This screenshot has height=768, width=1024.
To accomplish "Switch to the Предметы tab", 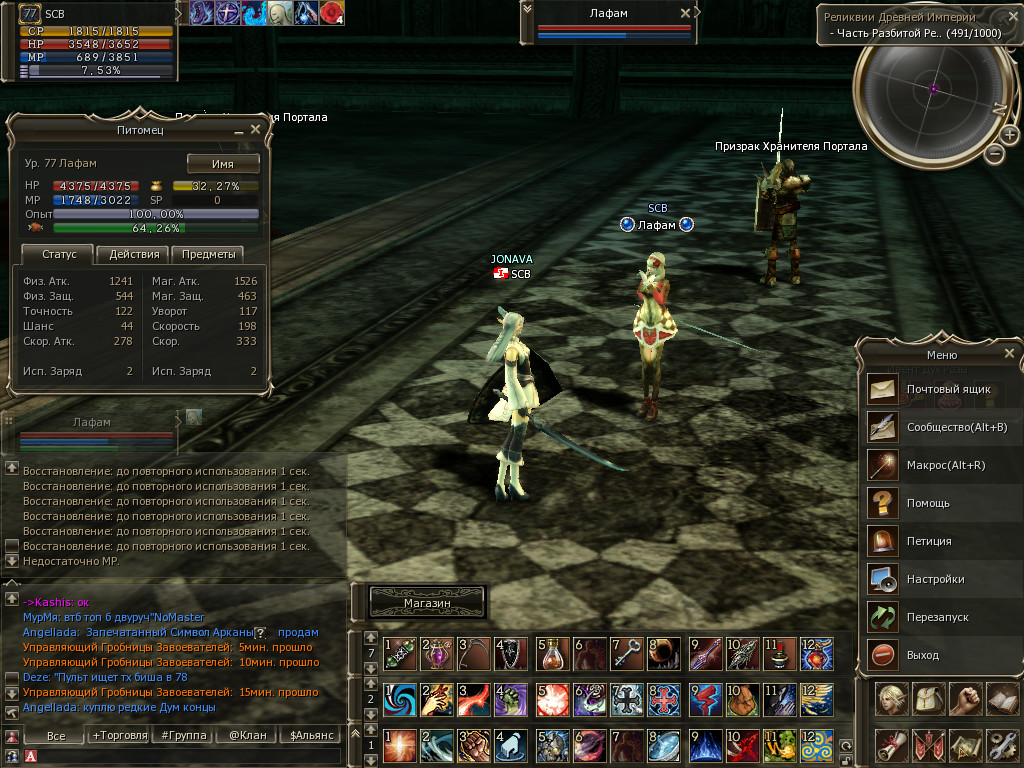I will coord(208,254).
